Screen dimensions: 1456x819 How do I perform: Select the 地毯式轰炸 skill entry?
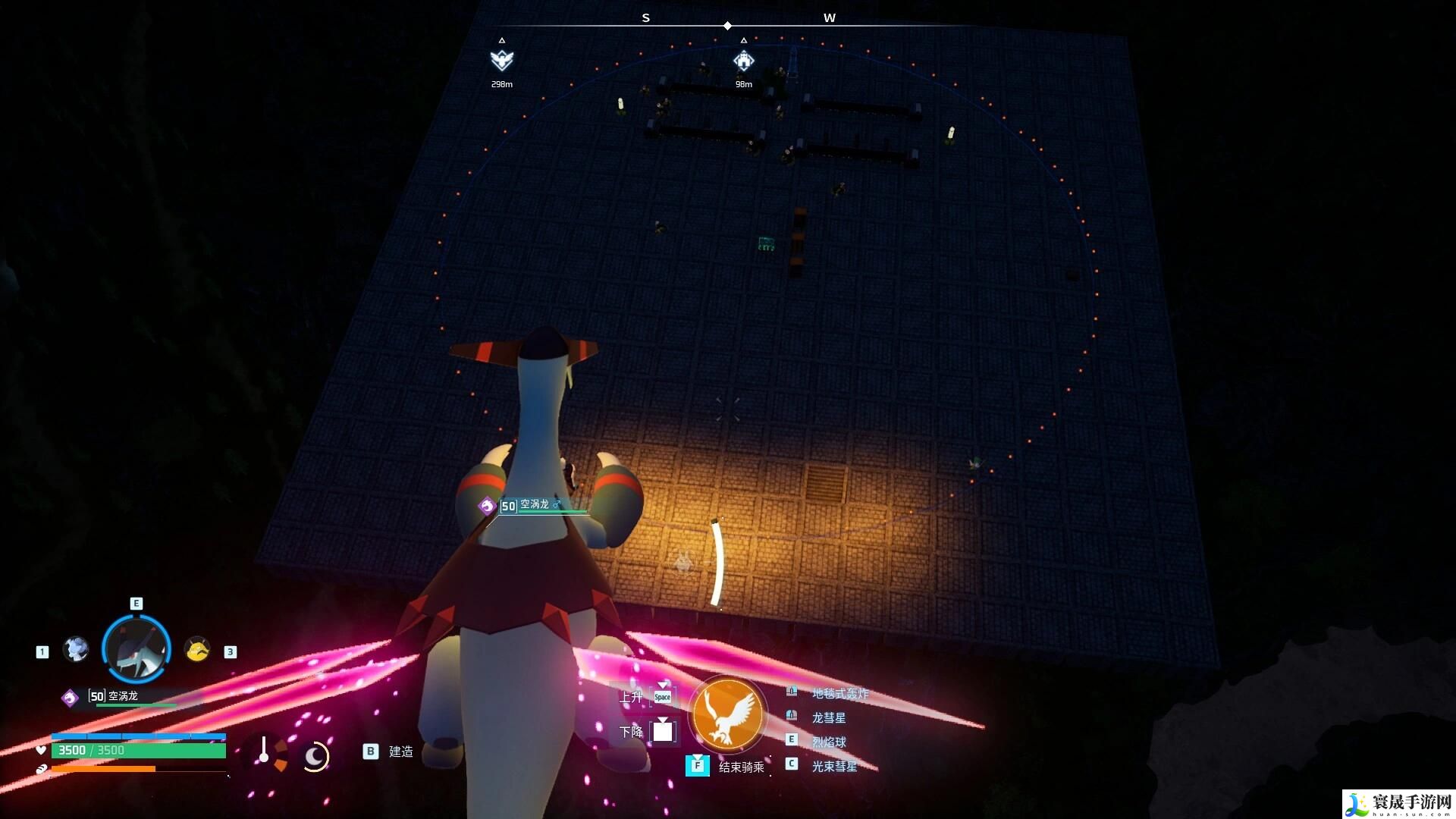pyautogui.click(x=840, y=693)
